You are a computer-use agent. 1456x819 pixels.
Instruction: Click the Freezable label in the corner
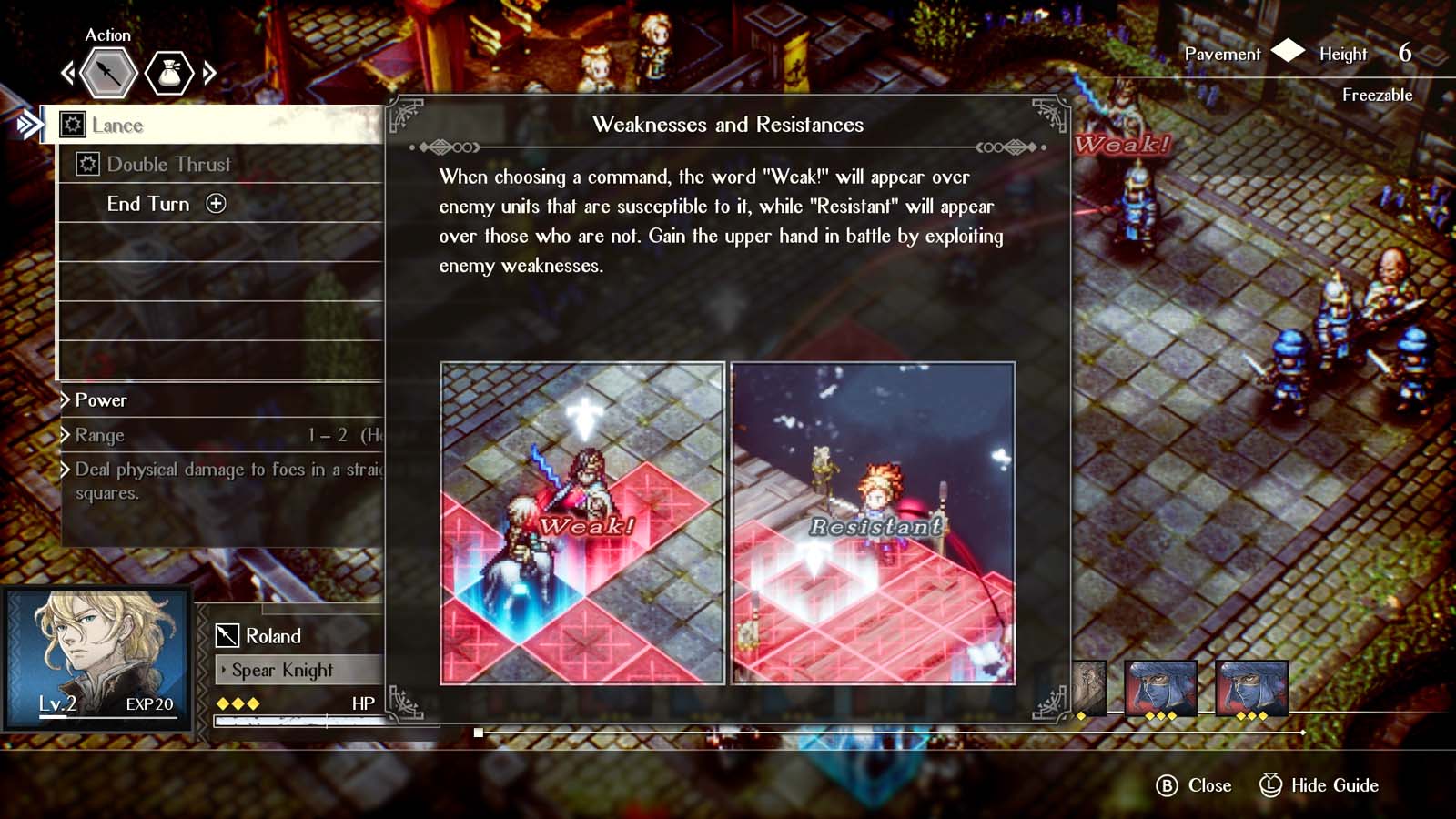click(1377, 95)
